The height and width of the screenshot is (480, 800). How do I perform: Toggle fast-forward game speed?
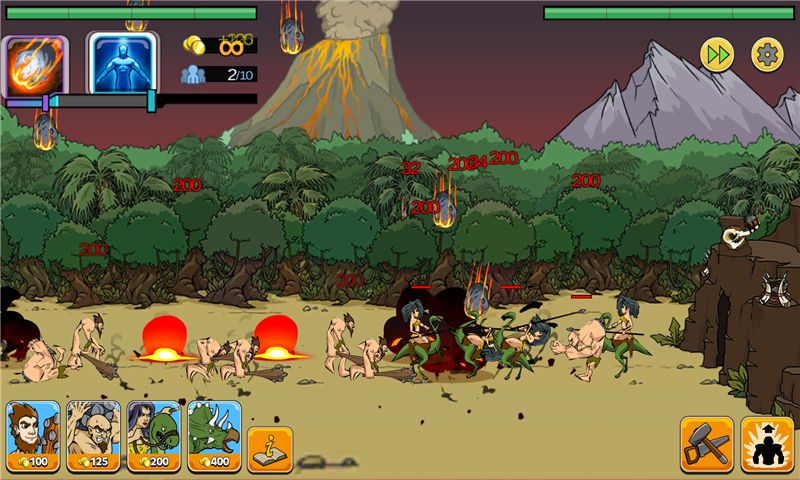[716, 54]
